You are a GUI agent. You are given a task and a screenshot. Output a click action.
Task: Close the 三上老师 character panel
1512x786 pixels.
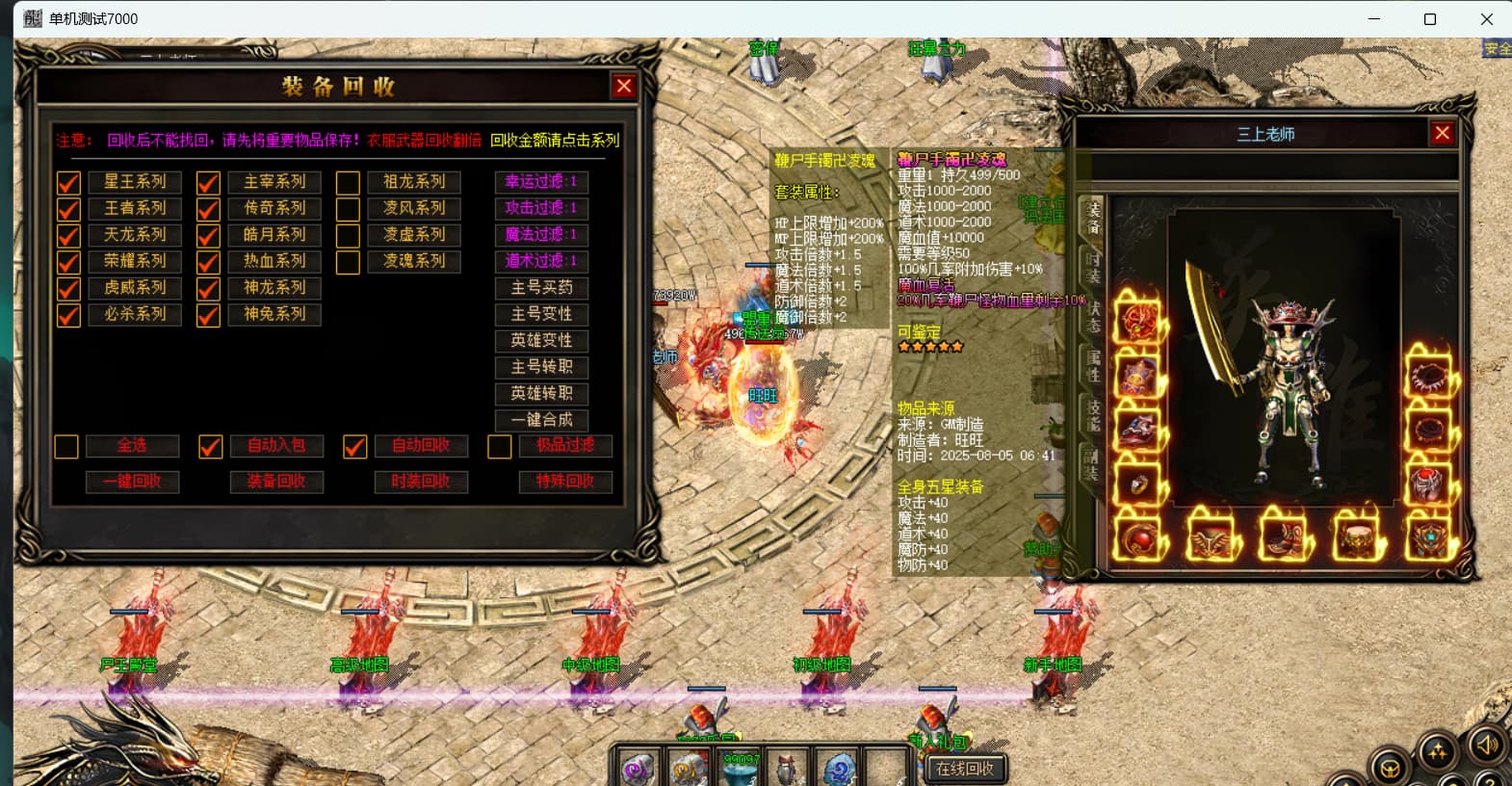(1442, 133)
